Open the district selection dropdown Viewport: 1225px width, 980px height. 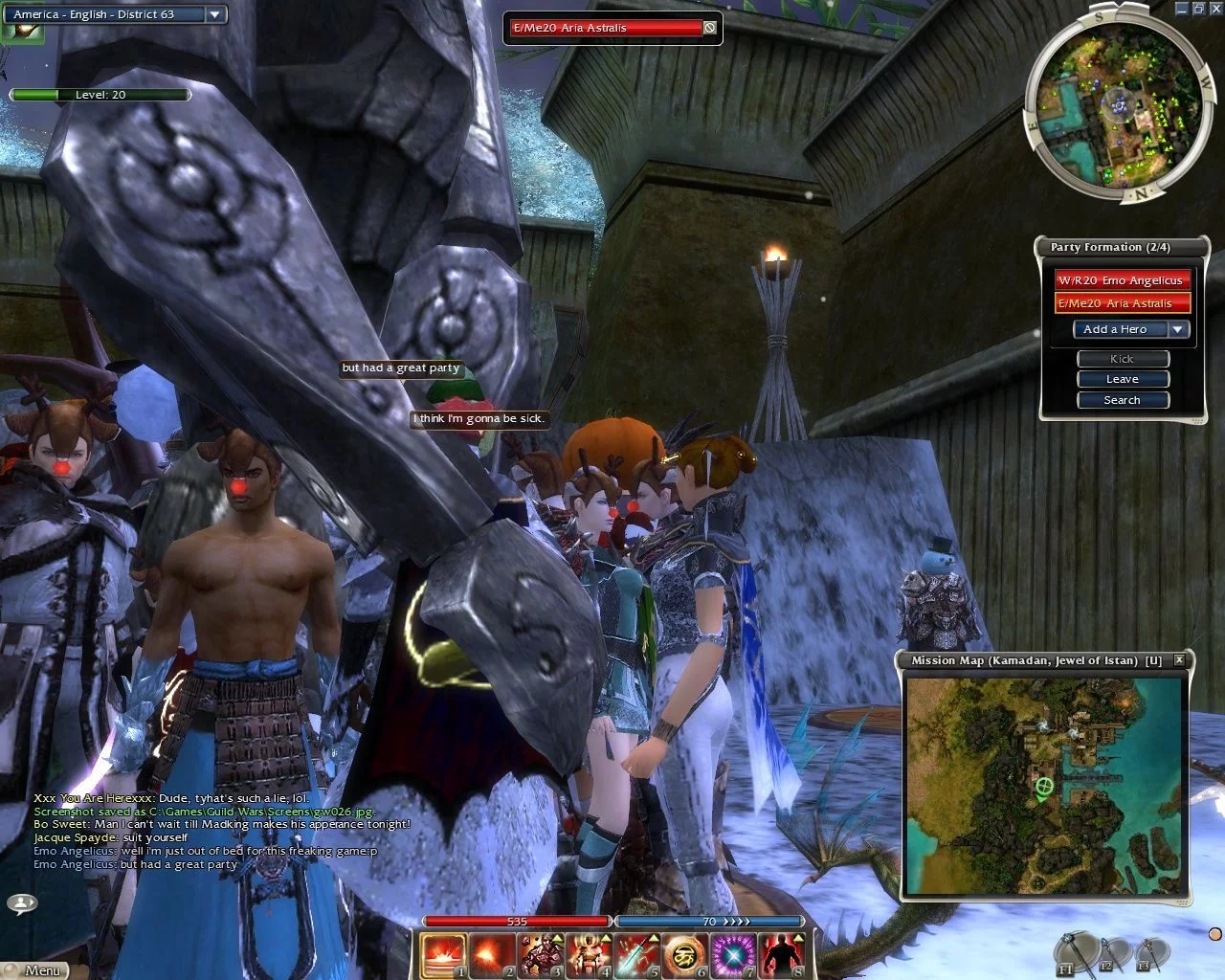tap(214, 14)
